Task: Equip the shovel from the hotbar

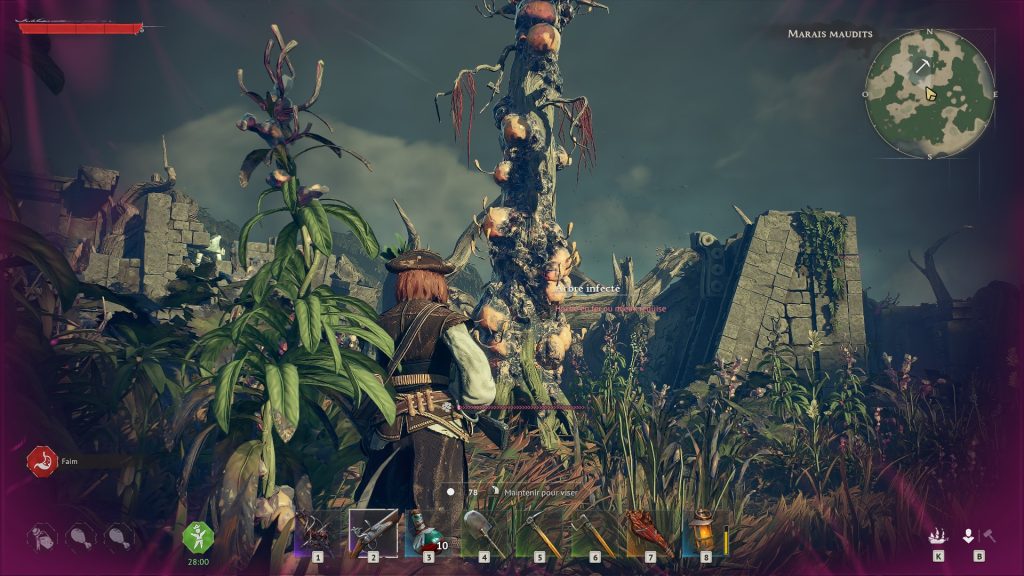Action: 484,532
